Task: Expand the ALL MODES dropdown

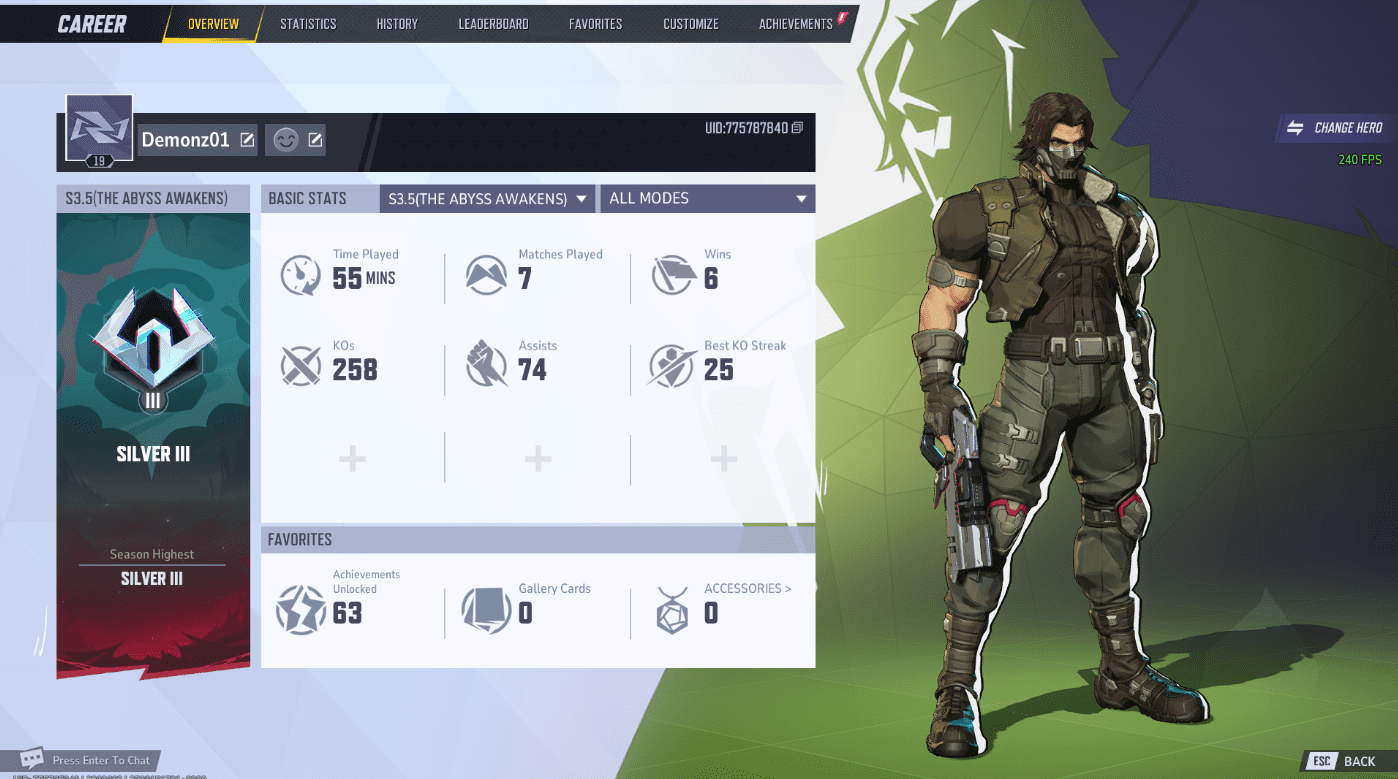Action: 707,198
